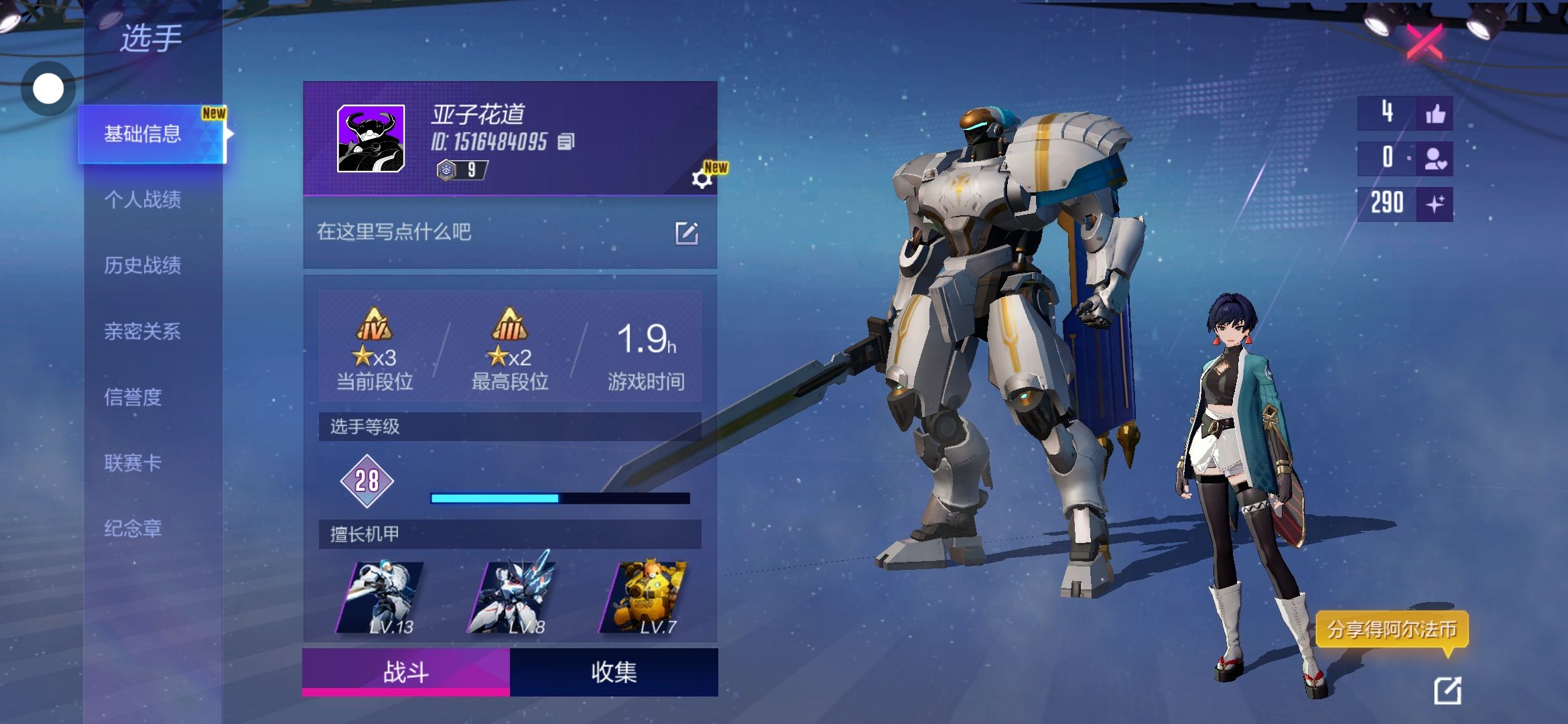Close the player profile with the red X
Viewport: 1568px width, 724px height.
(x=1425, y=42)
